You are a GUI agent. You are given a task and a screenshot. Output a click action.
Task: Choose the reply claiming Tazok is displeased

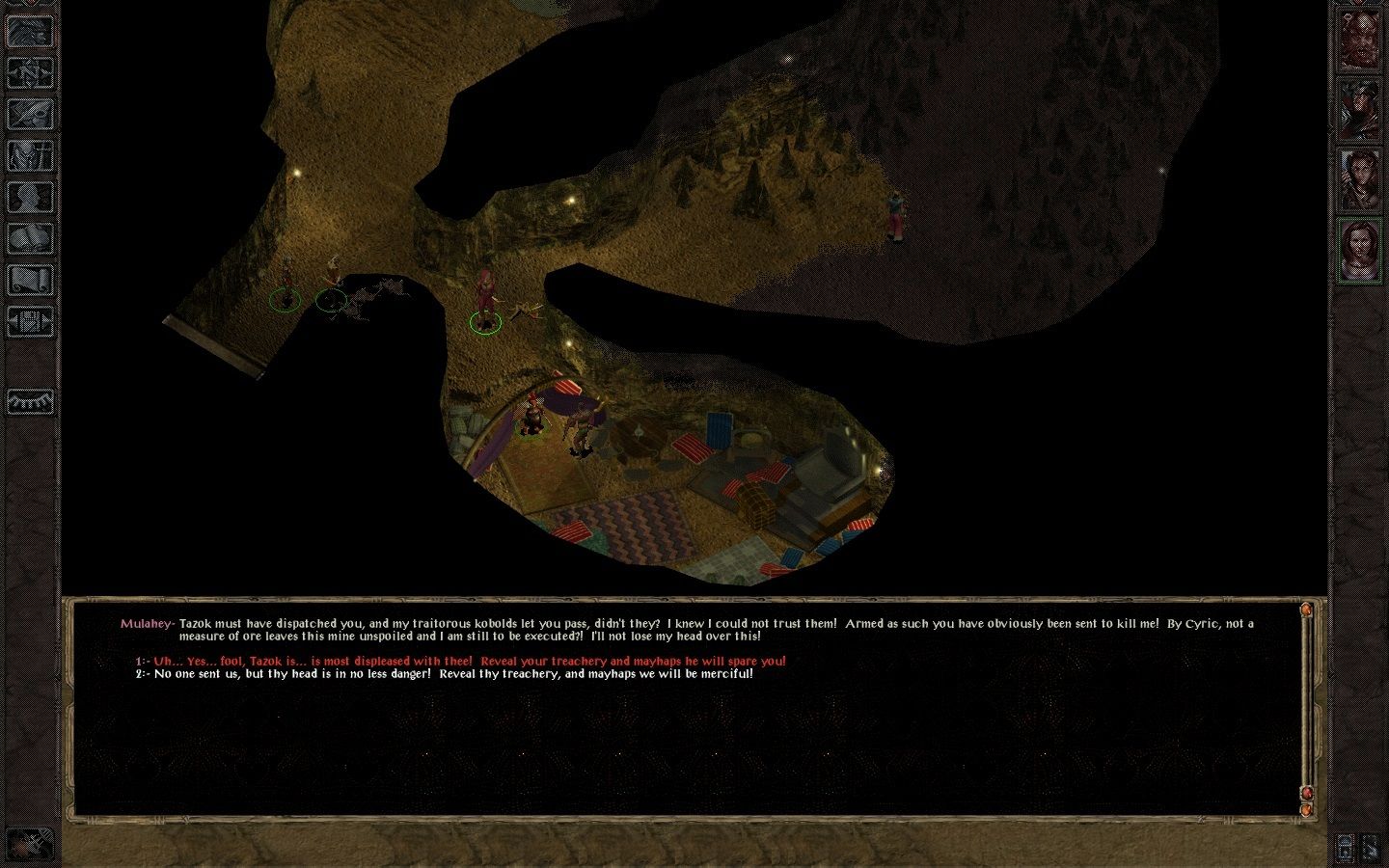tap(469, 662)
